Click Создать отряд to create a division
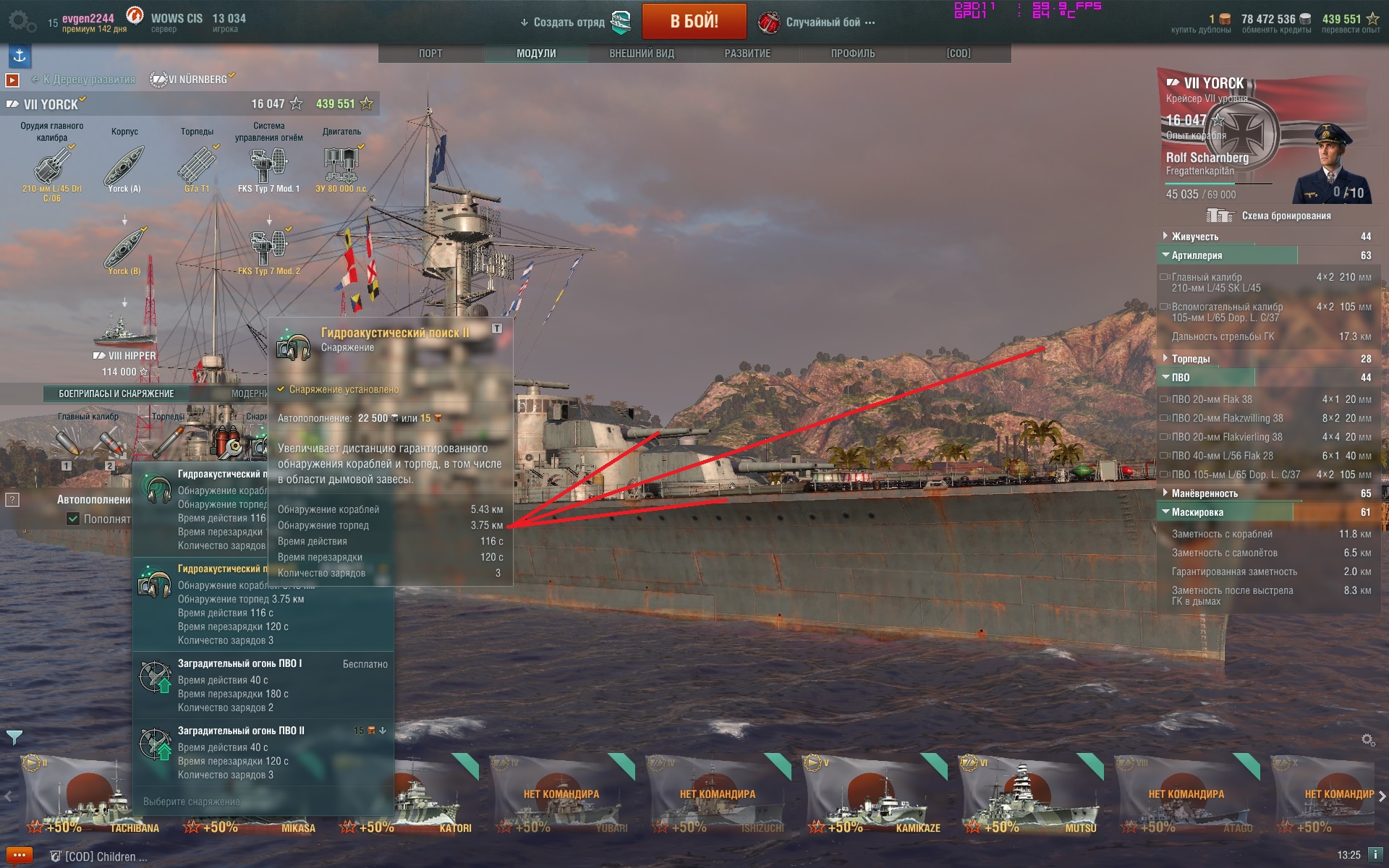Screen dimensions: 1389x868 (569, 22)
